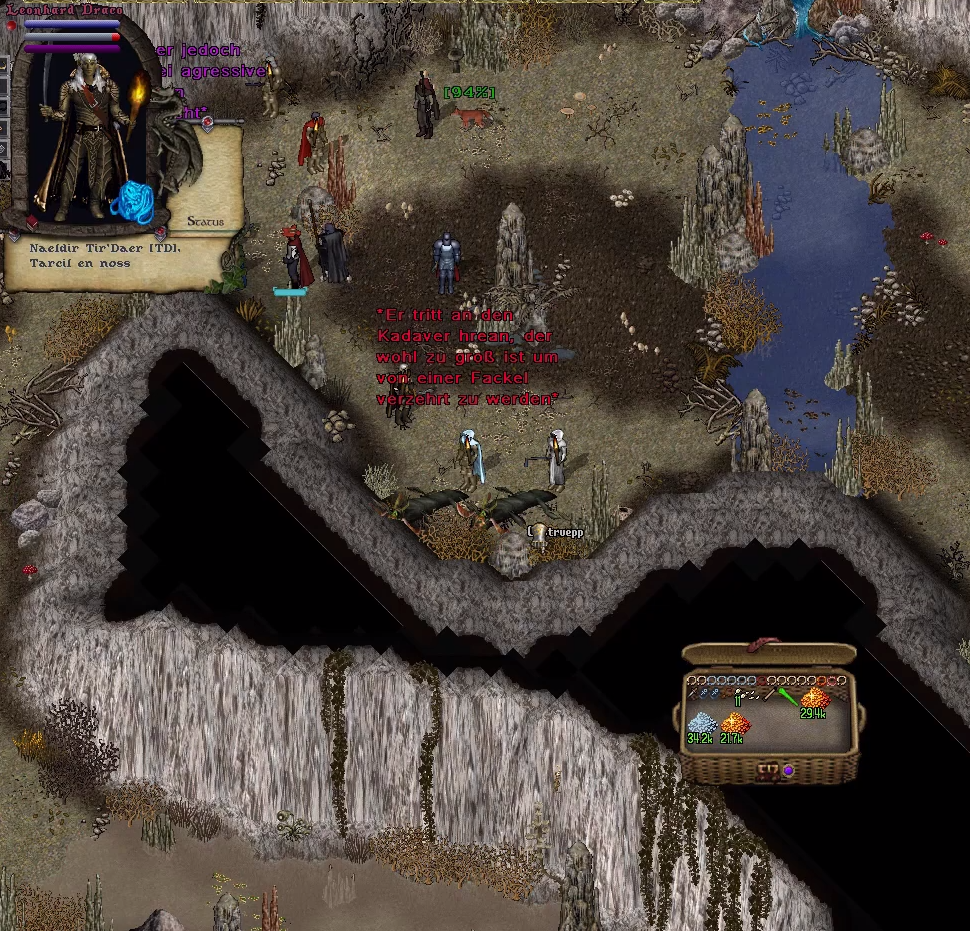
Task: Pick the orange pile labeled 21.7k
Action: (736, 724)
